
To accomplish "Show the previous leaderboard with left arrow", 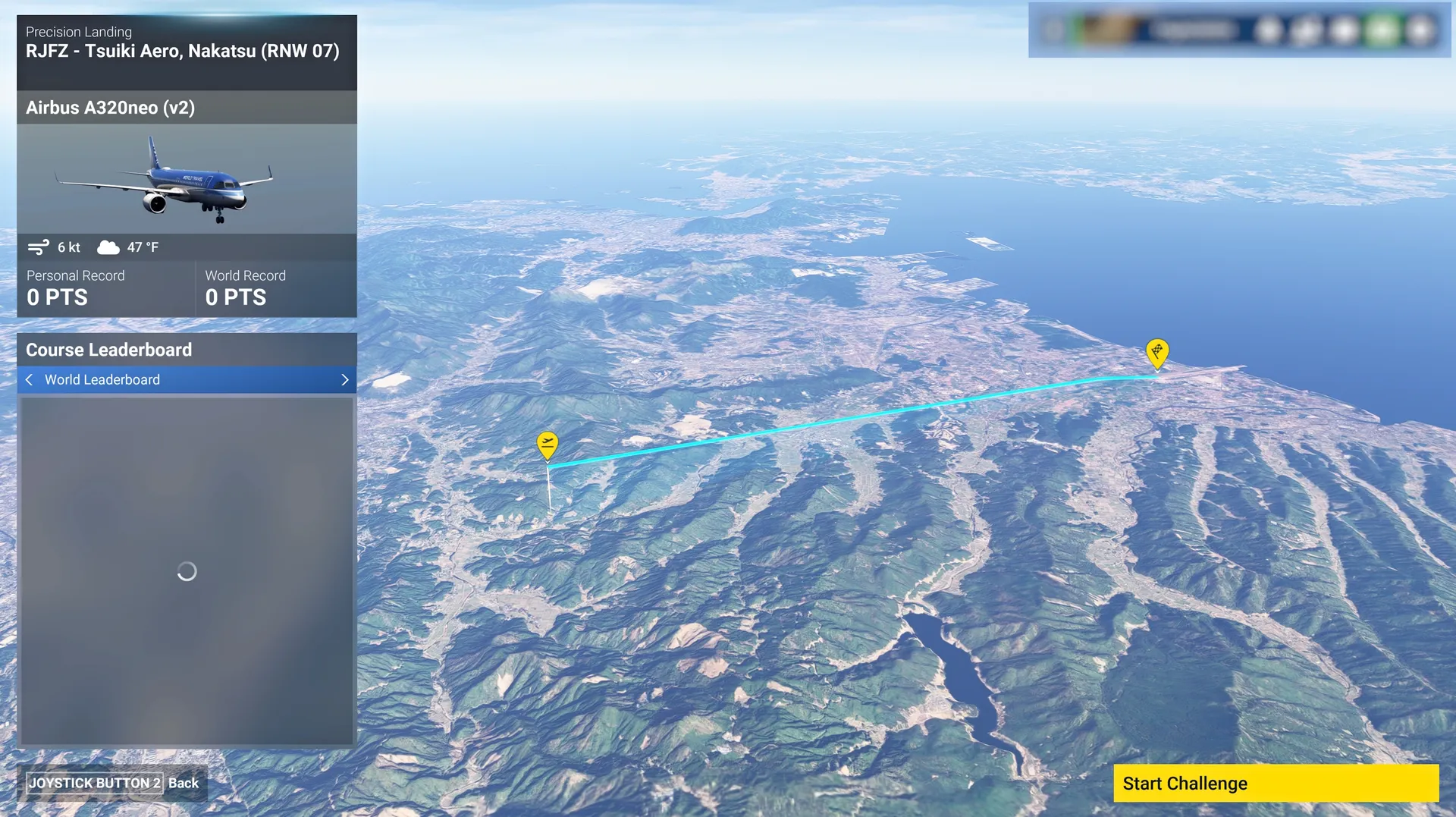I will pos(30,379).
